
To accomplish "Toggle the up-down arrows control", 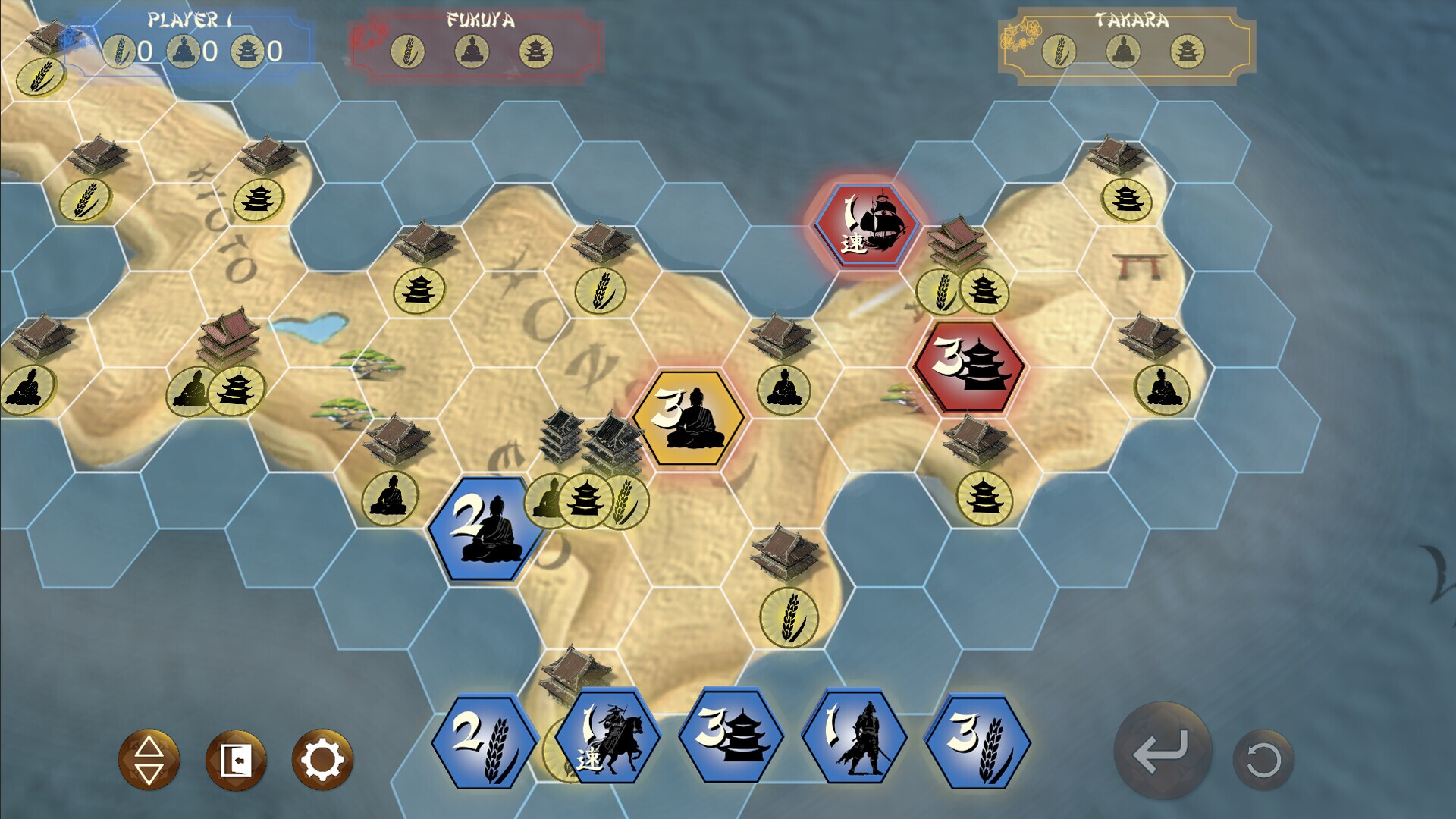I will click(149, 758).
